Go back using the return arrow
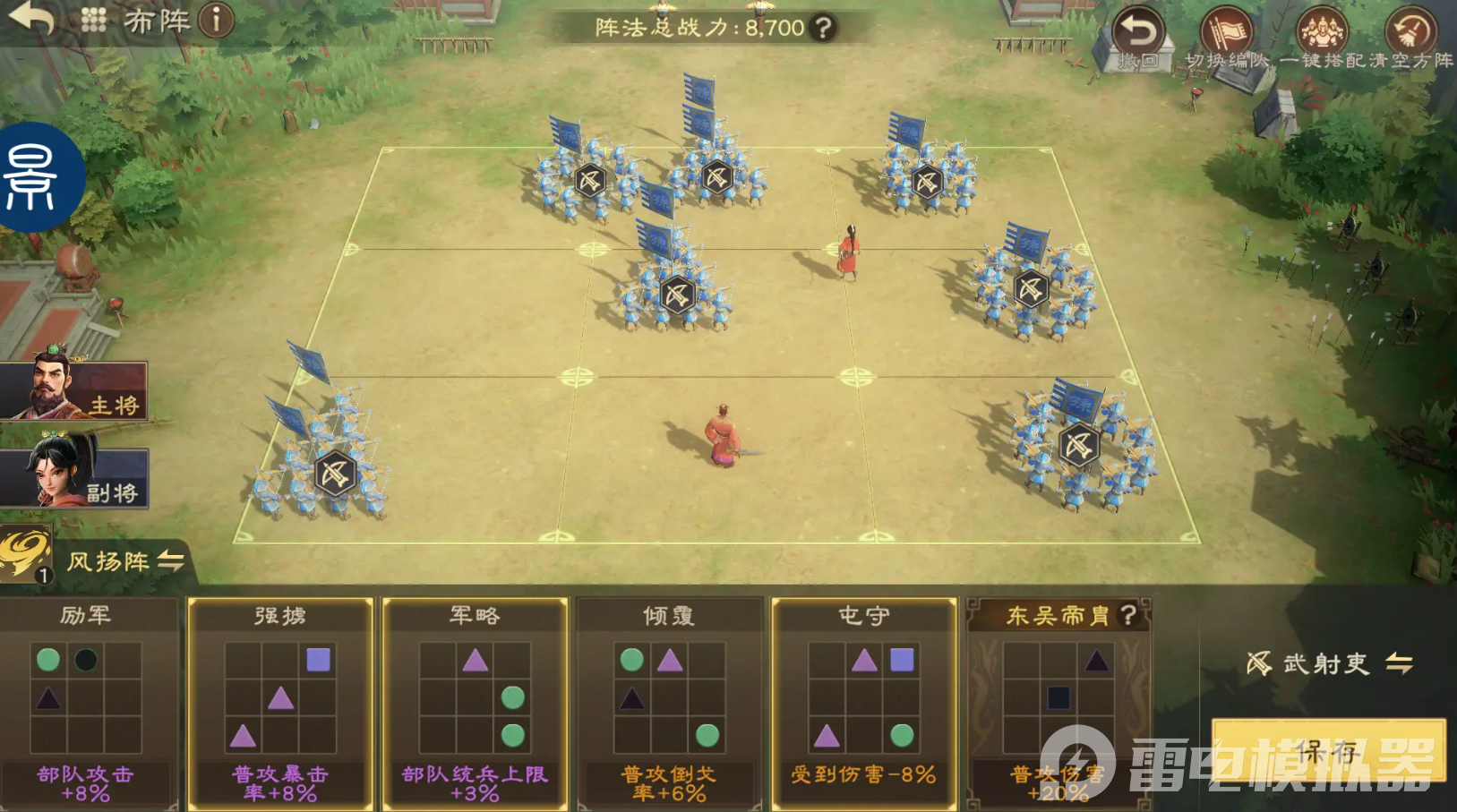 [32, 18]
